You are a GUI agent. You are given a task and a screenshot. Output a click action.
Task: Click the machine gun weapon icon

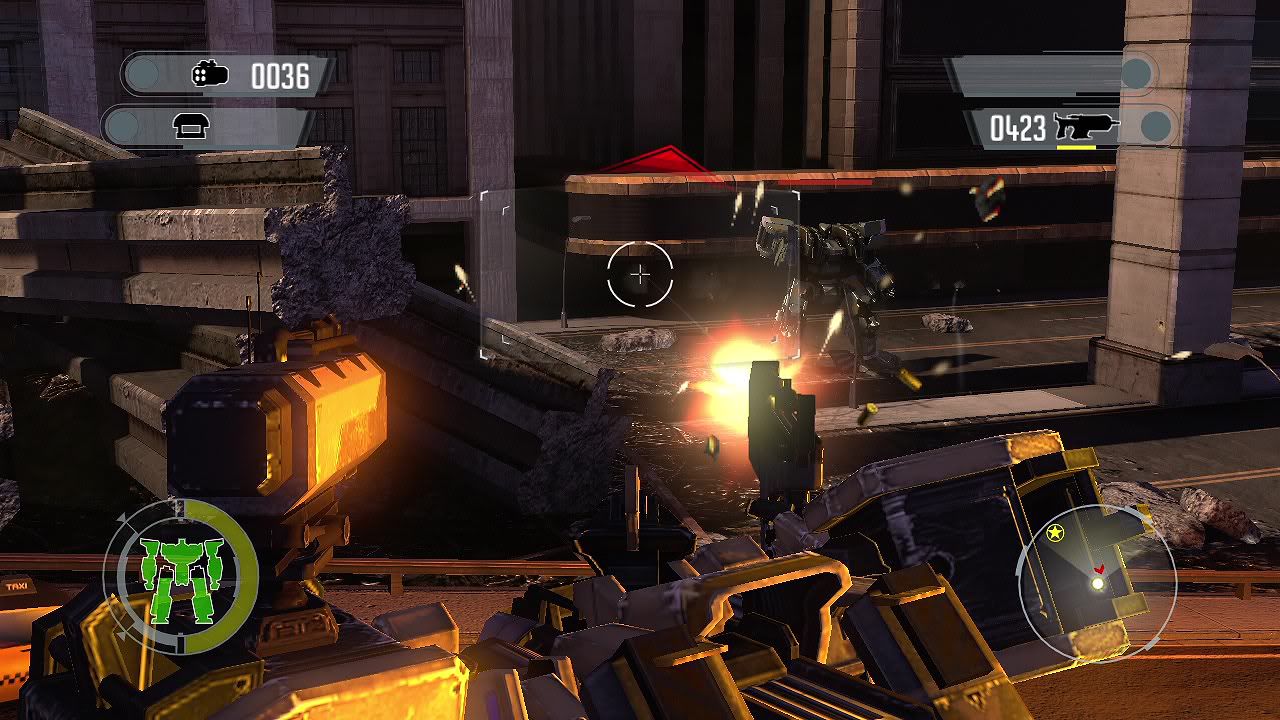[1086, 127]
